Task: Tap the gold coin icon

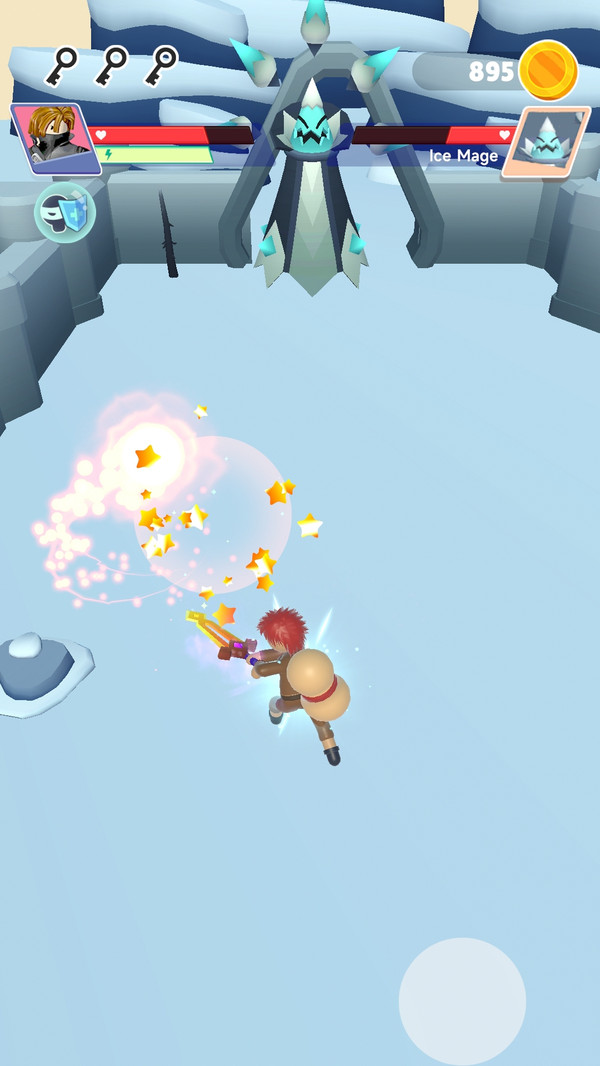Action: tap(548, 70)
